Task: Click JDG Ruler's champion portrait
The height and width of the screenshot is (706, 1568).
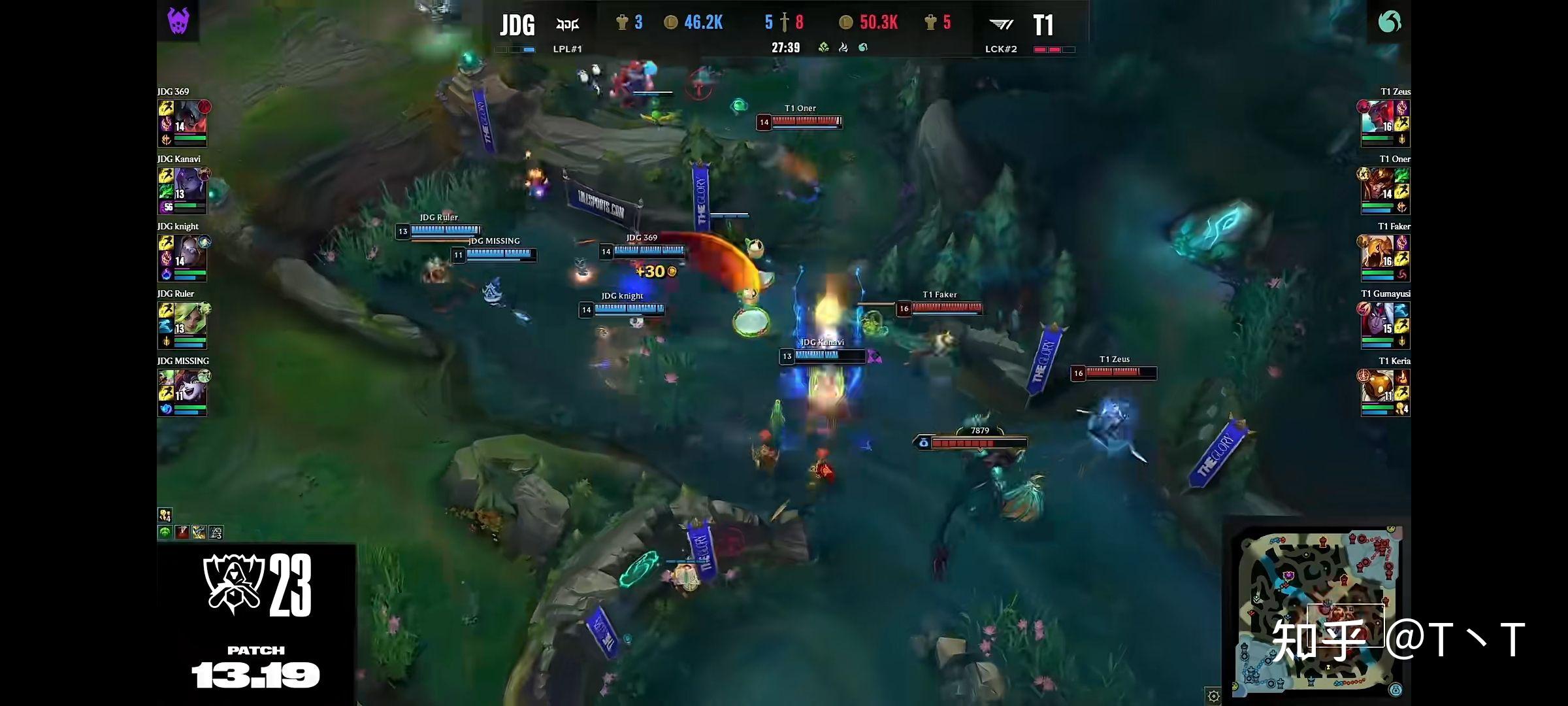Action: [189, 320]
